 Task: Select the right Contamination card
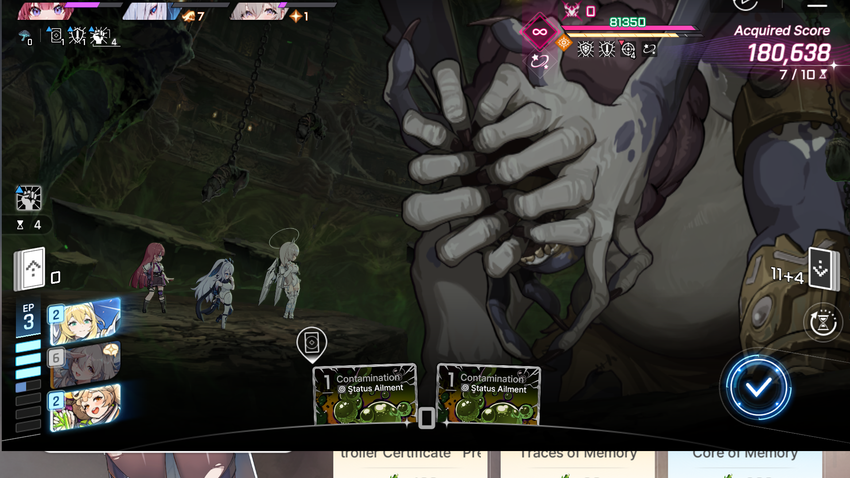tap(489, 394)
